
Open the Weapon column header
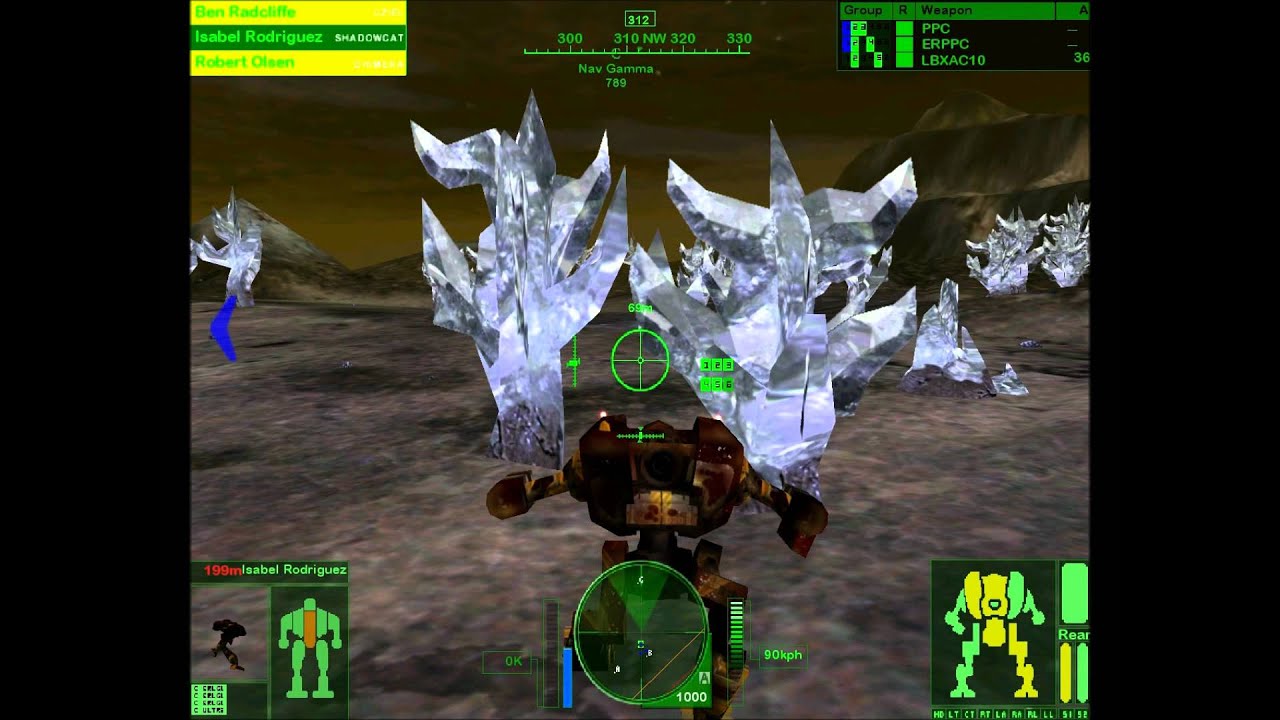tap(945, 10)
